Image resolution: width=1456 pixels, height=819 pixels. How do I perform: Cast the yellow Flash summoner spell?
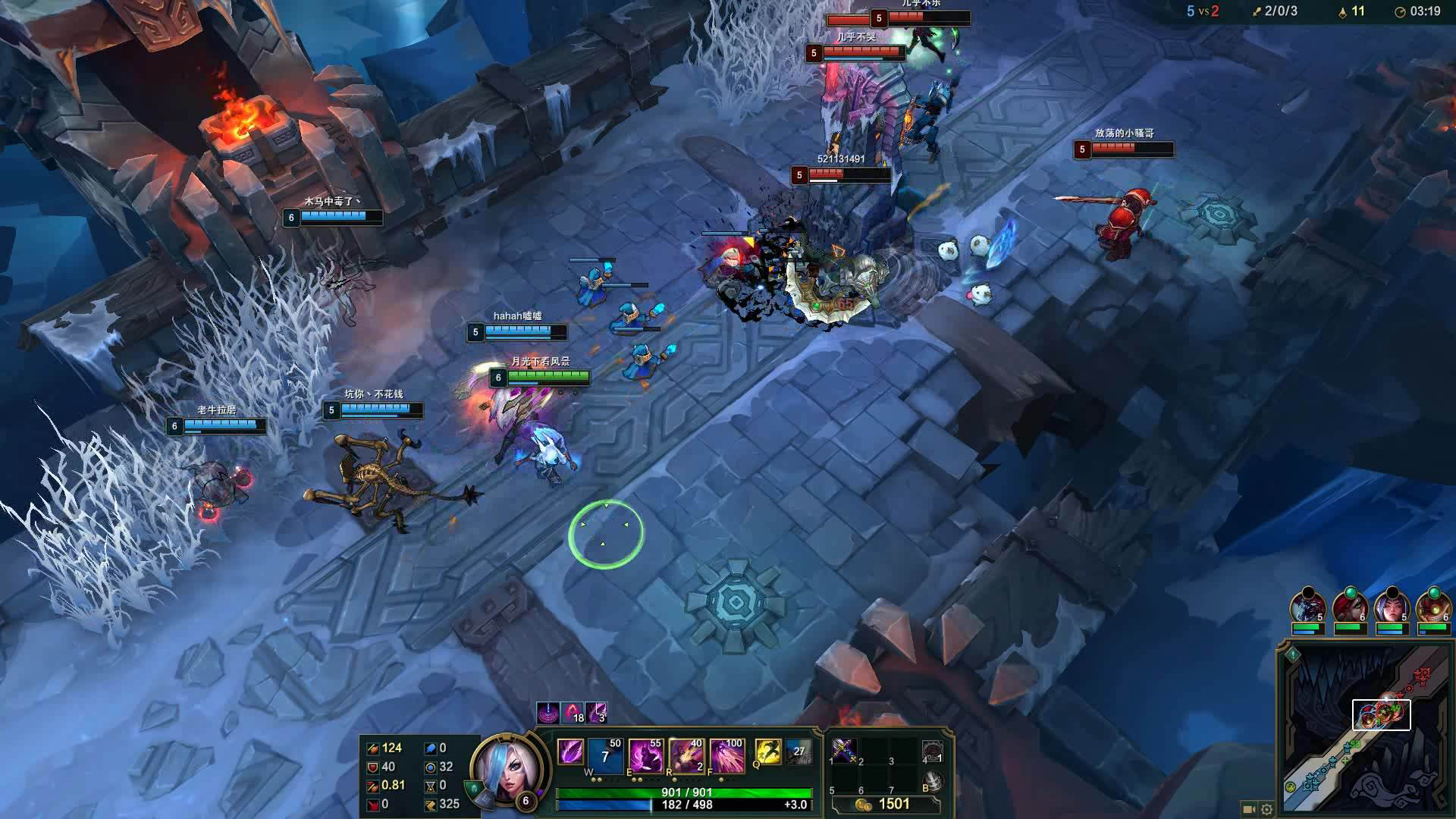click(x=768, y=752)
